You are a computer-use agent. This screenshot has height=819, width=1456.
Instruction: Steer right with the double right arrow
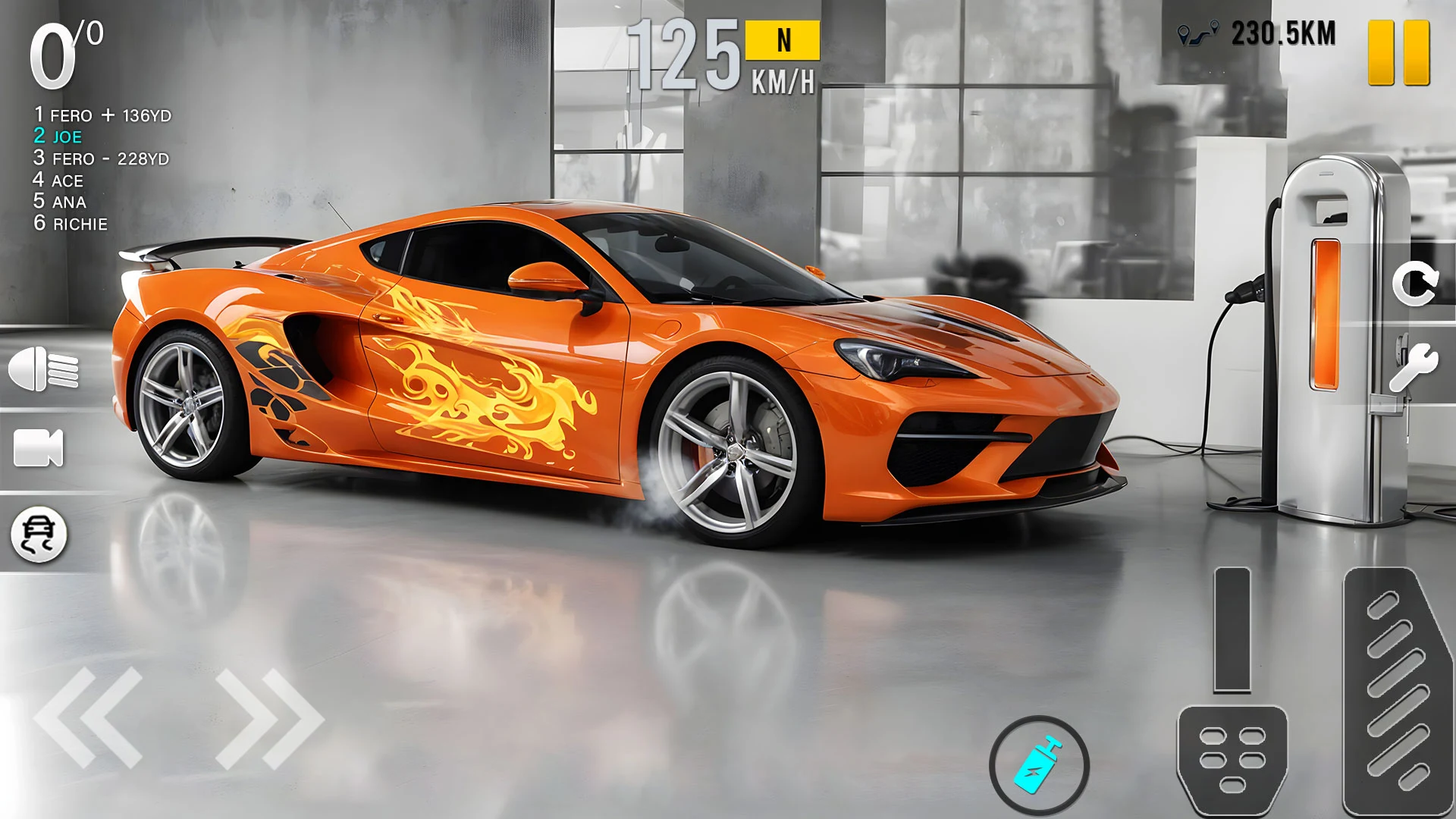(269, 717)
